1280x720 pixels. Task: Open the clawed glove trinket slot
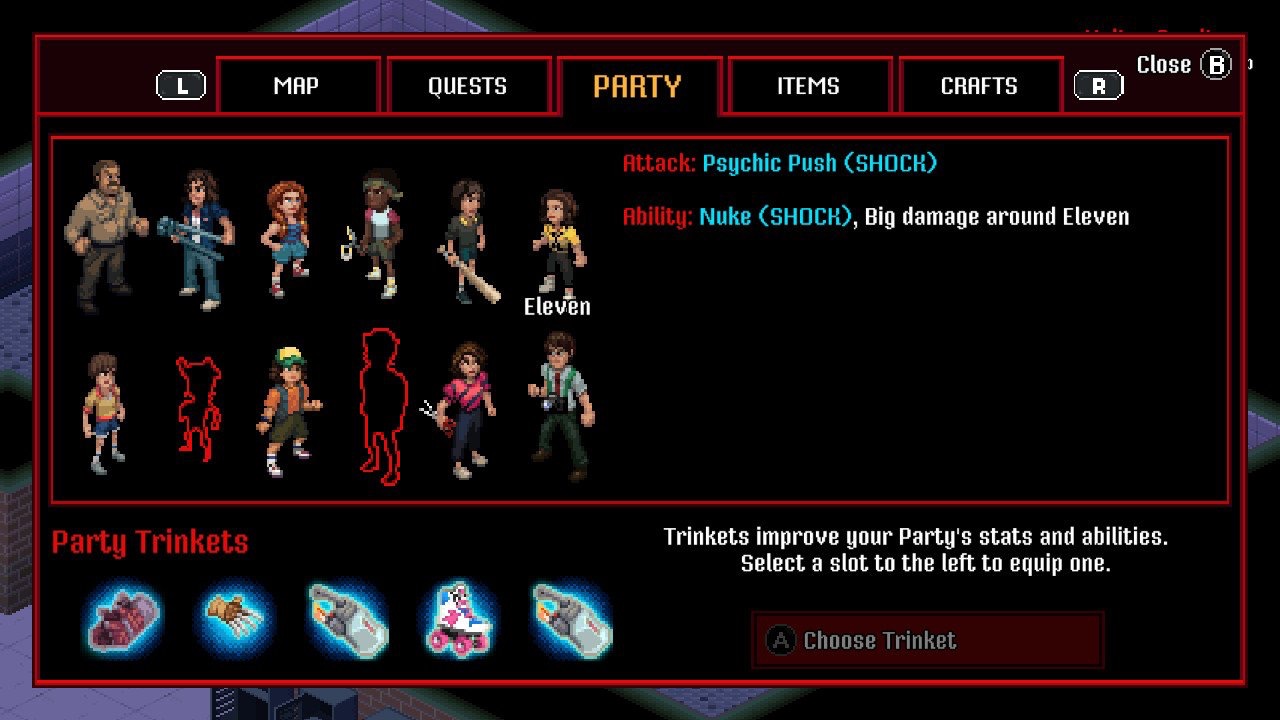[236, 619]
